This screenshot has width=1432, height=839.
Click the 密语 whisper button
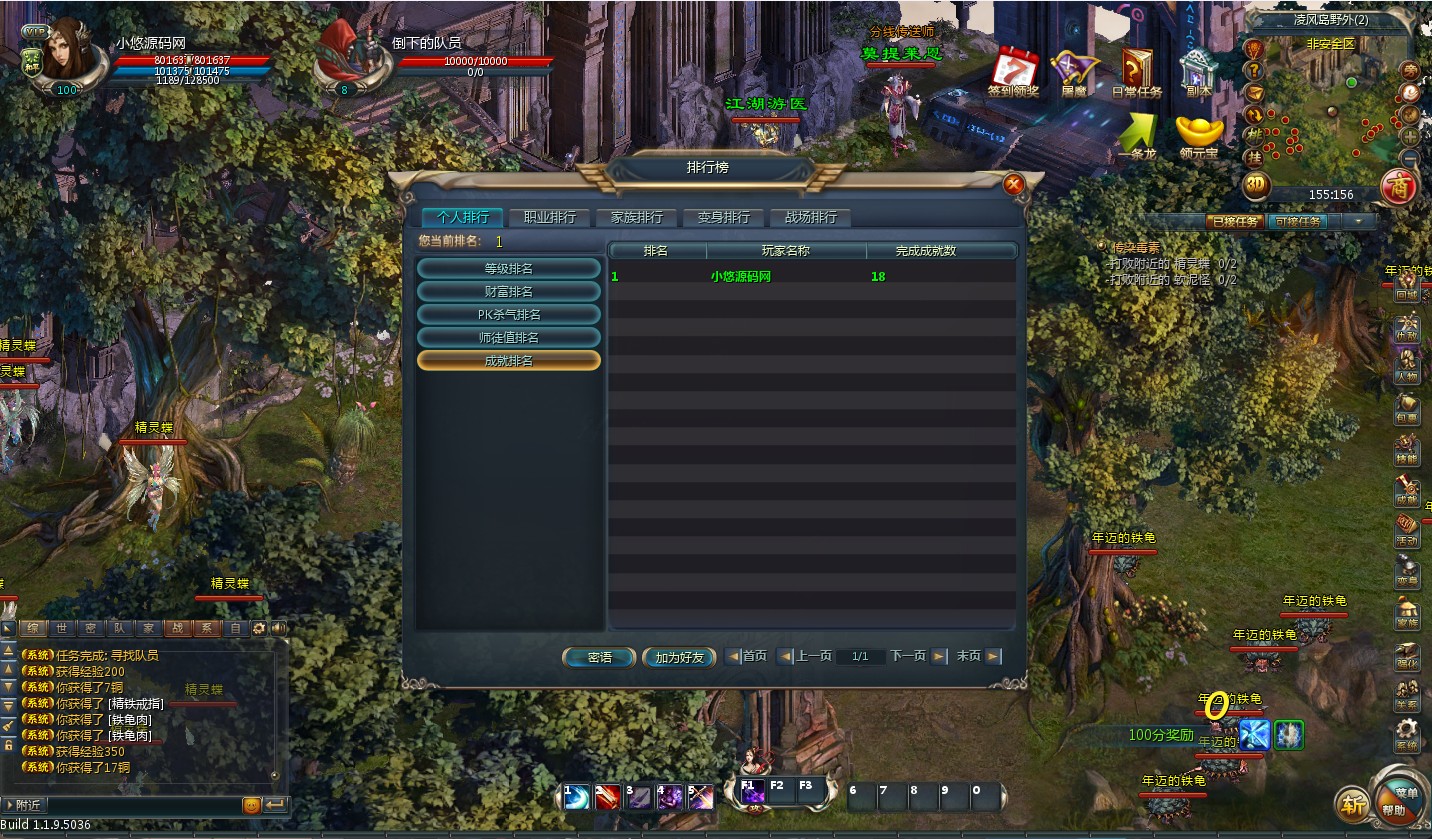coord(599,657)
